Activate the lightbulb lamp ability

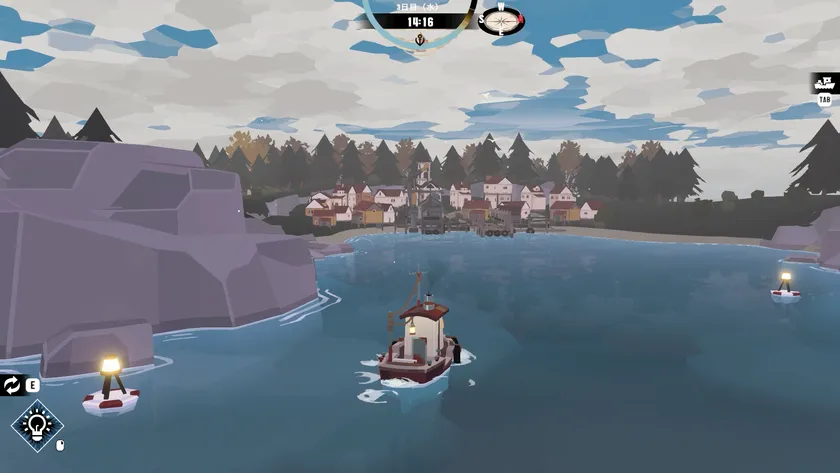click(x=37, y=426)
